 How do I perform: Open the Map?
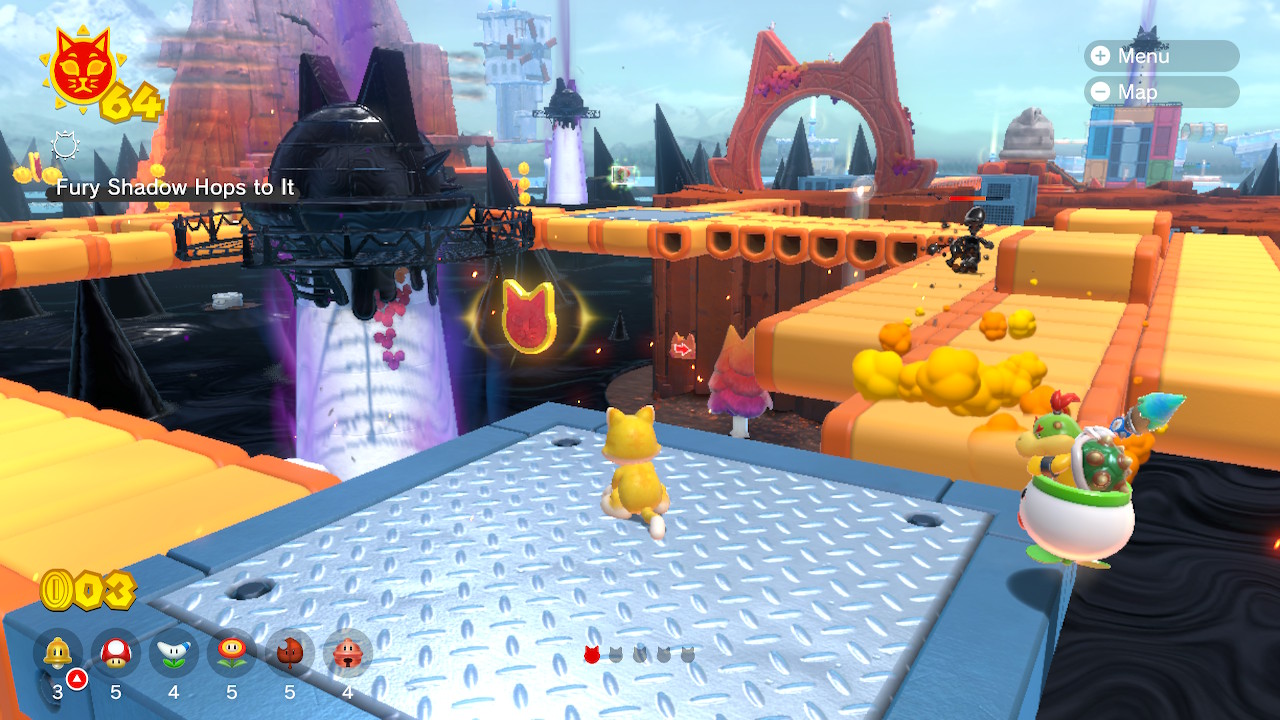1160,92
